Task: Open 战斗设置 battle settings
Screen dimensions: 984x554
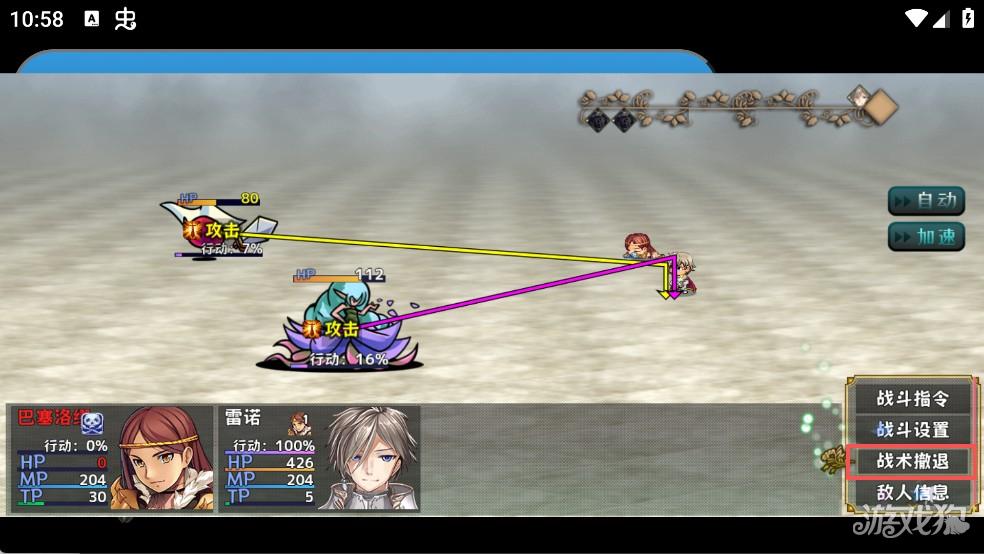Action: click(x=911, y=430)
